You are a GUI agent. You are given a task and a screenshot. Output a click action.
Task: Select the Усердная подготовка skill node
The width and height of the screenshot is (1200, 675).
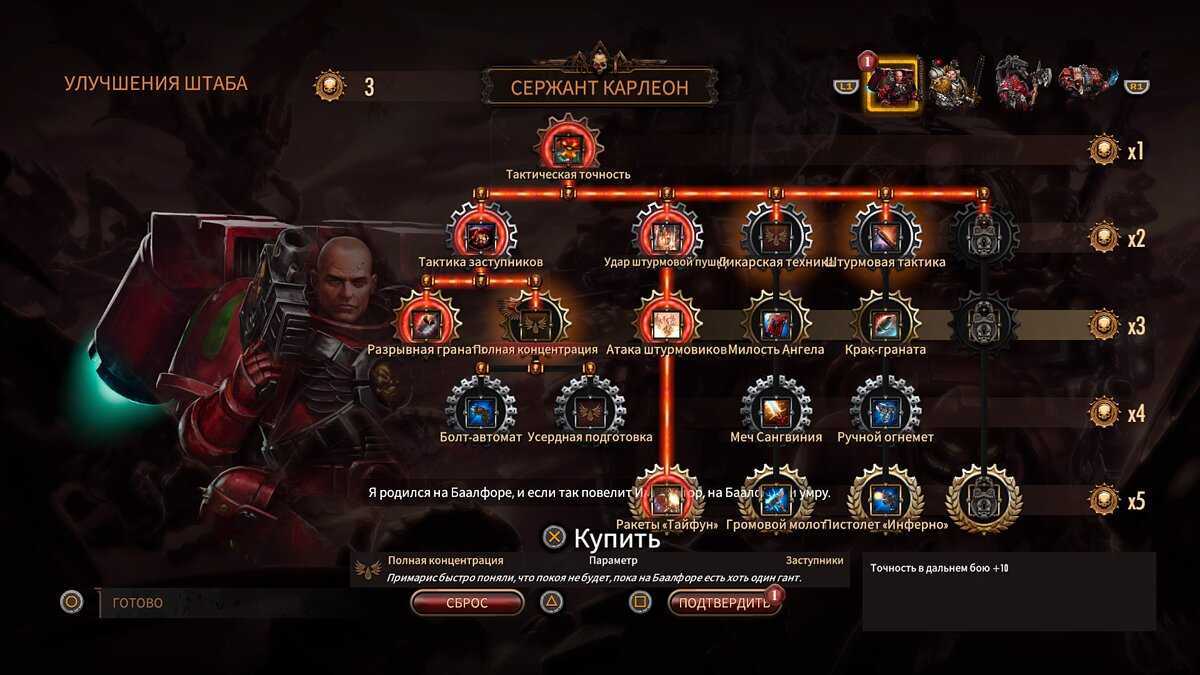pyautogui.click(x=590, y=409)
